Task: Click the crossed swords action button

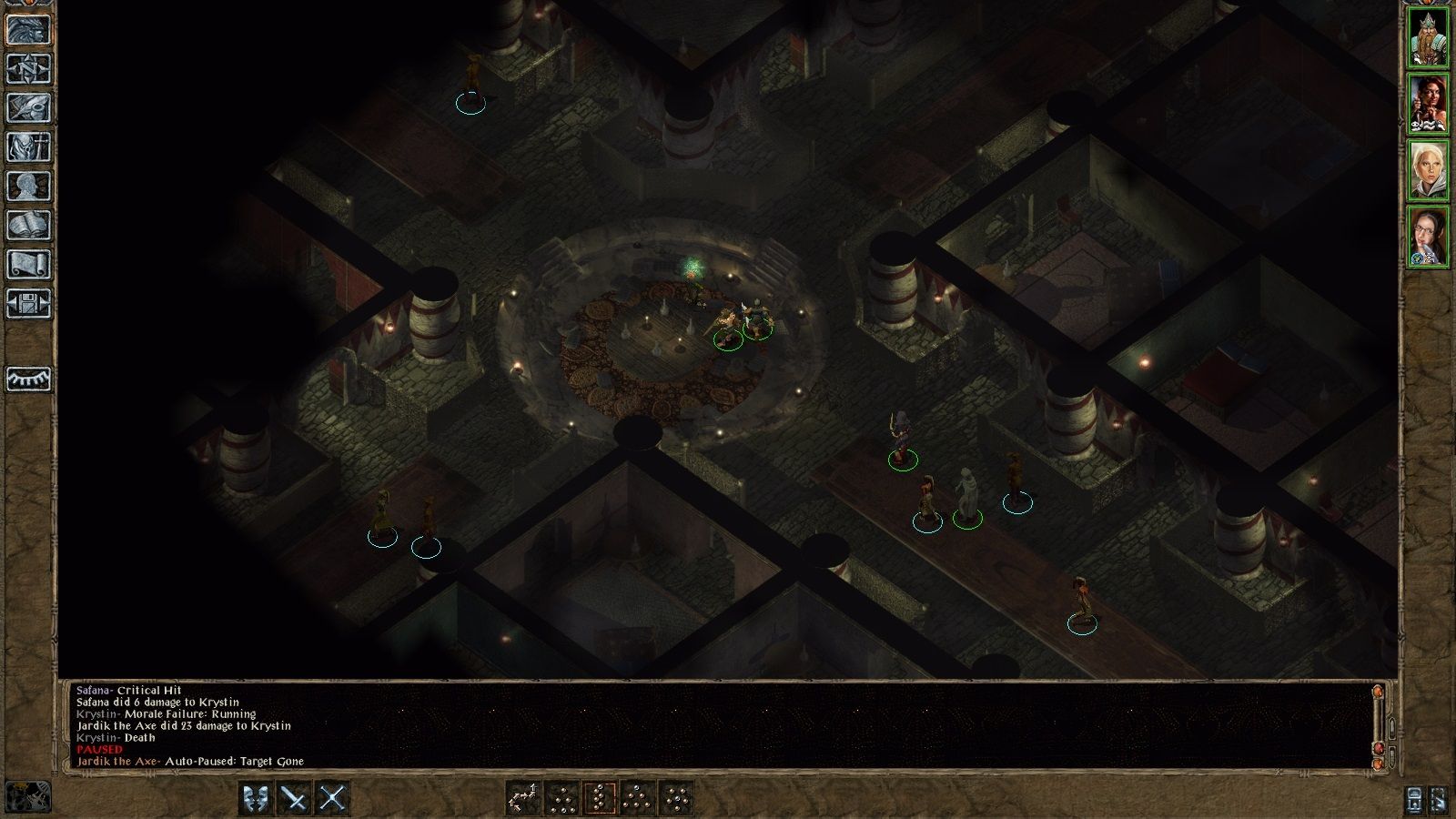Action: coord(333,799)
